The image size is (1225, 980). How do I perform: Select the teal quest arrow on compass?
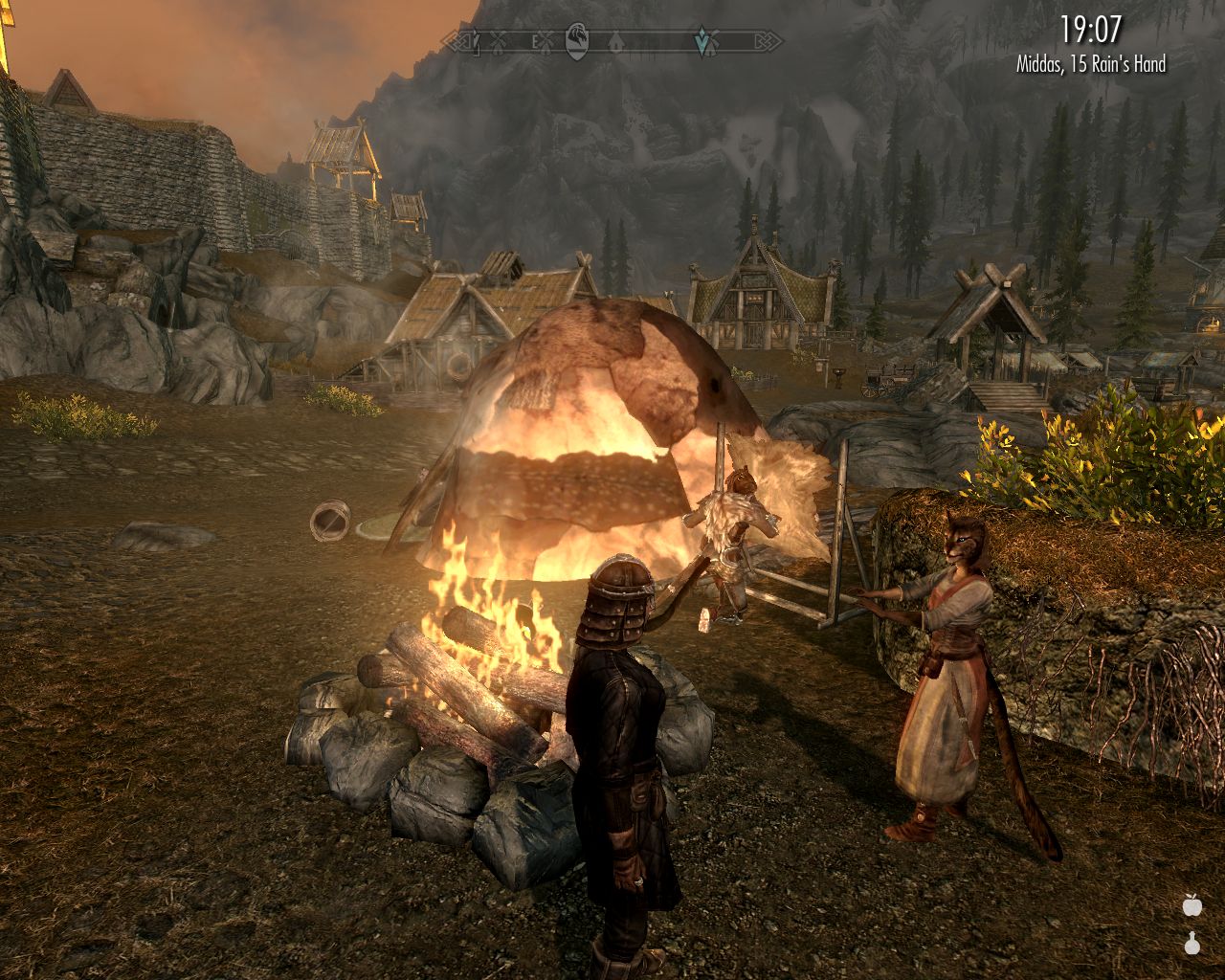tap(703, 40)
